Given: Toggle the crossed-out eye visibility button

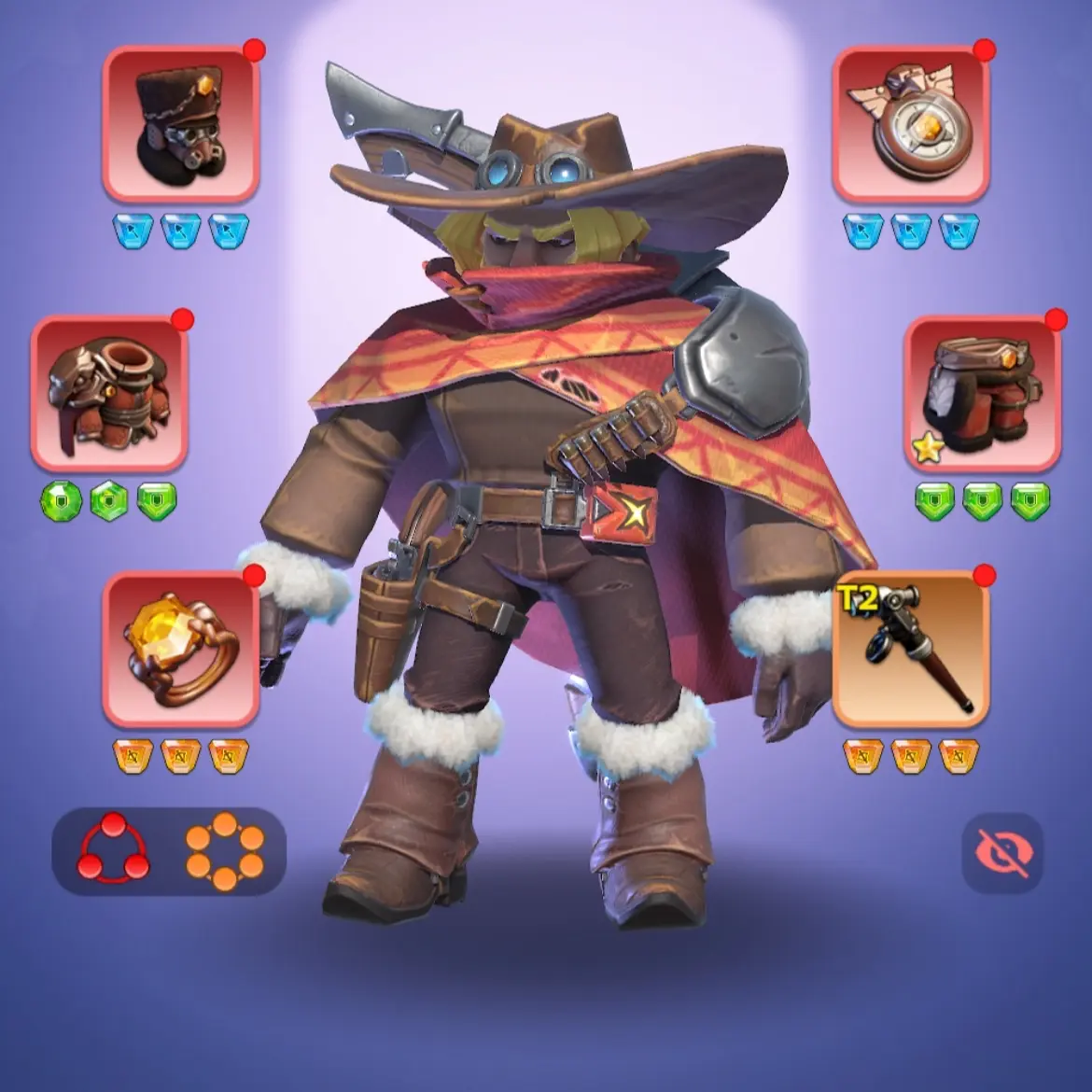Looking at the screenshot, I should (x=1002, y=852).
